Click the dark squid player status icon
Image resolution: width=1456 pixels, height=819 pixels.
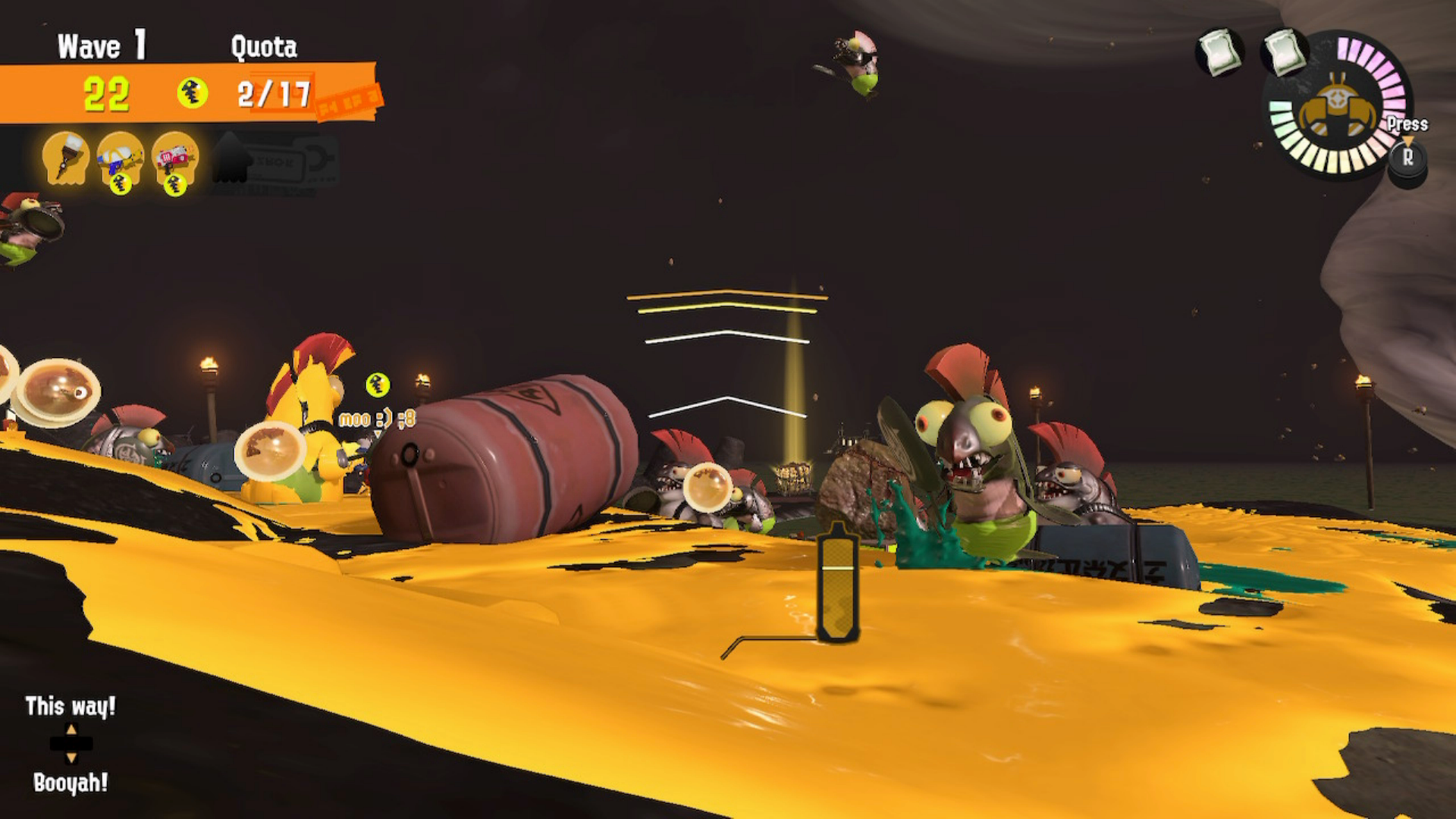click(231, 158)
